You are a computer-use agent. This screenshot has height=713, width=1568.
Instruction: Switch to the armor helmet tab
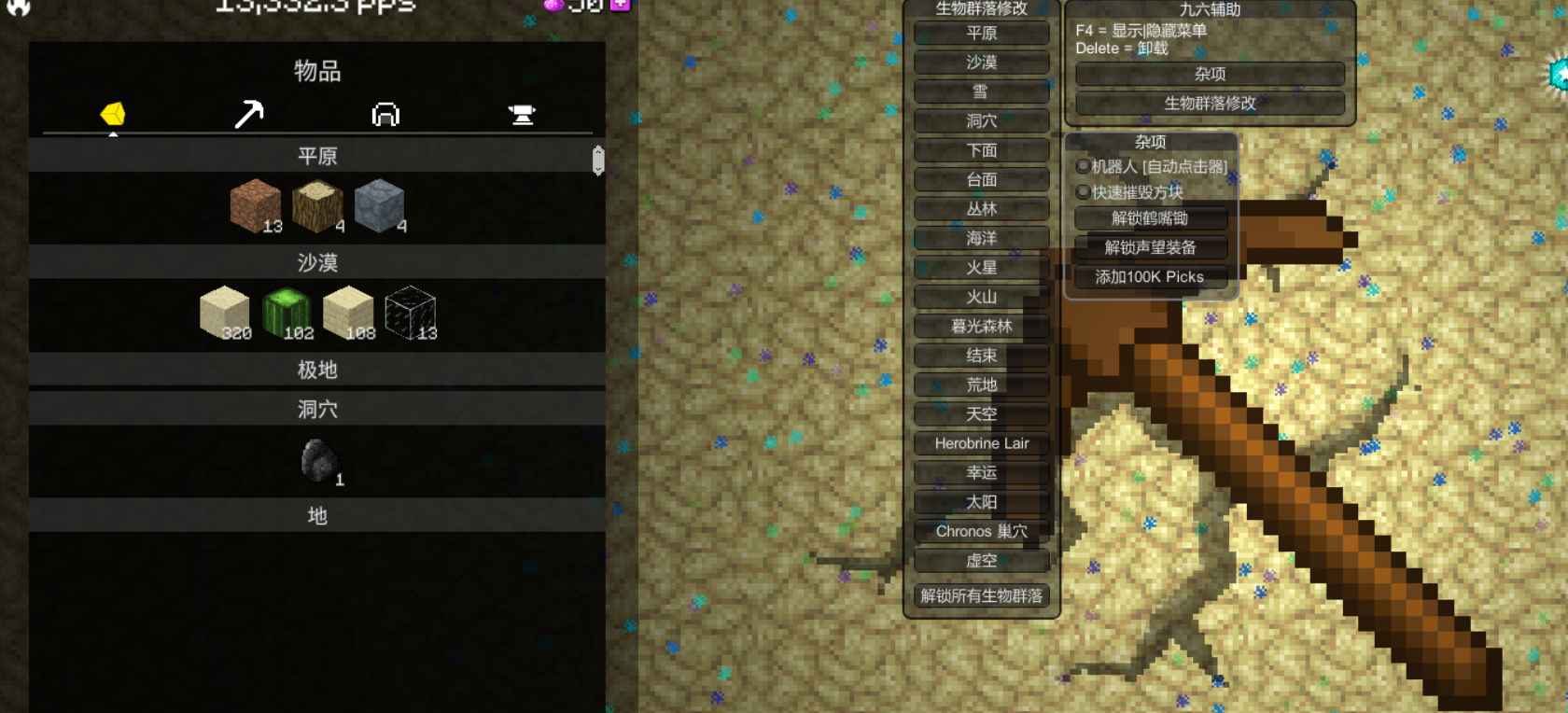click(x=385, y=114)
